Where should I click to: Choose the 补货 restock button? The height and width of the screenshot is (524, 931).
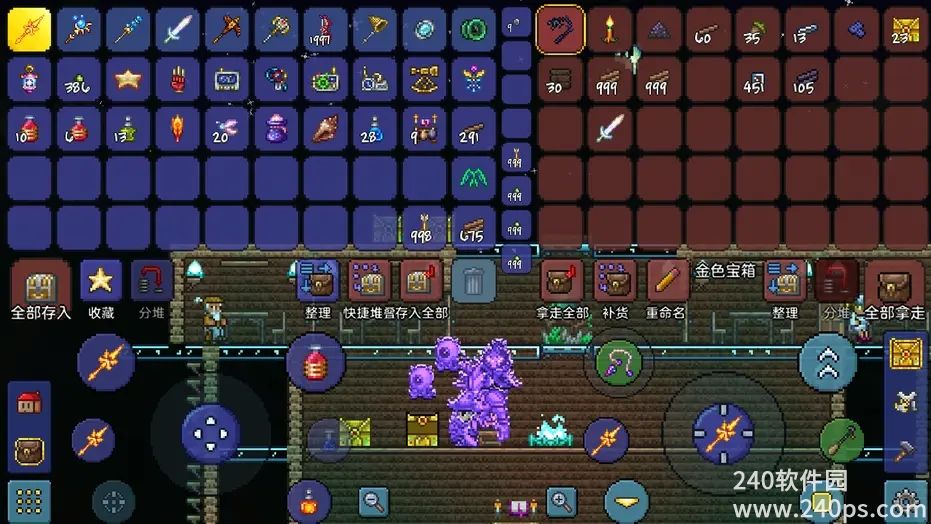[x=616, y=285]
